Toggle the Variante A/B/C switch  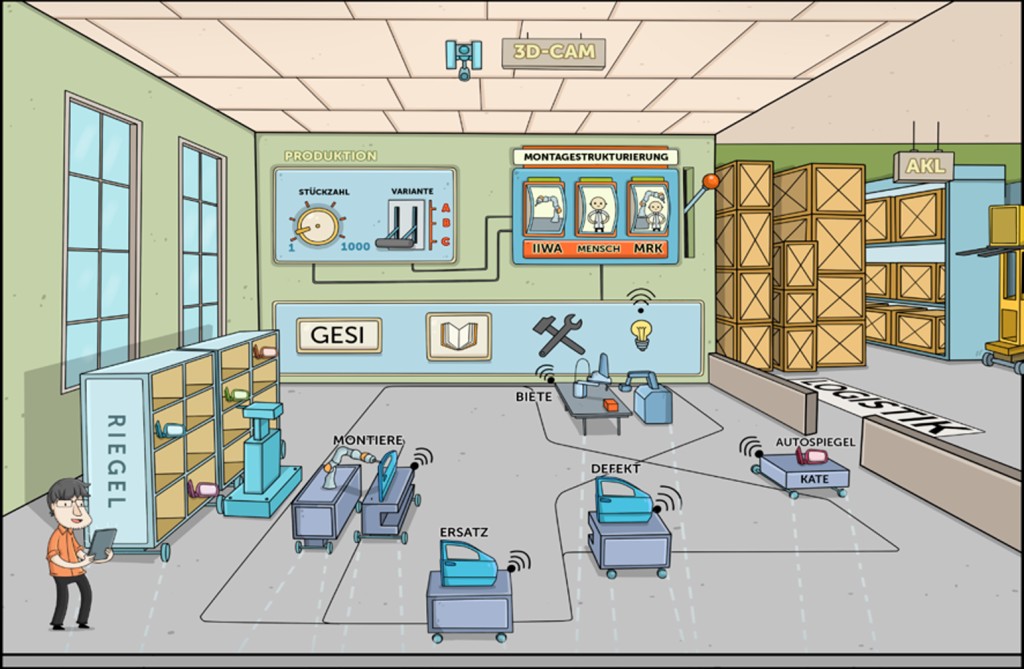point(401,226)
